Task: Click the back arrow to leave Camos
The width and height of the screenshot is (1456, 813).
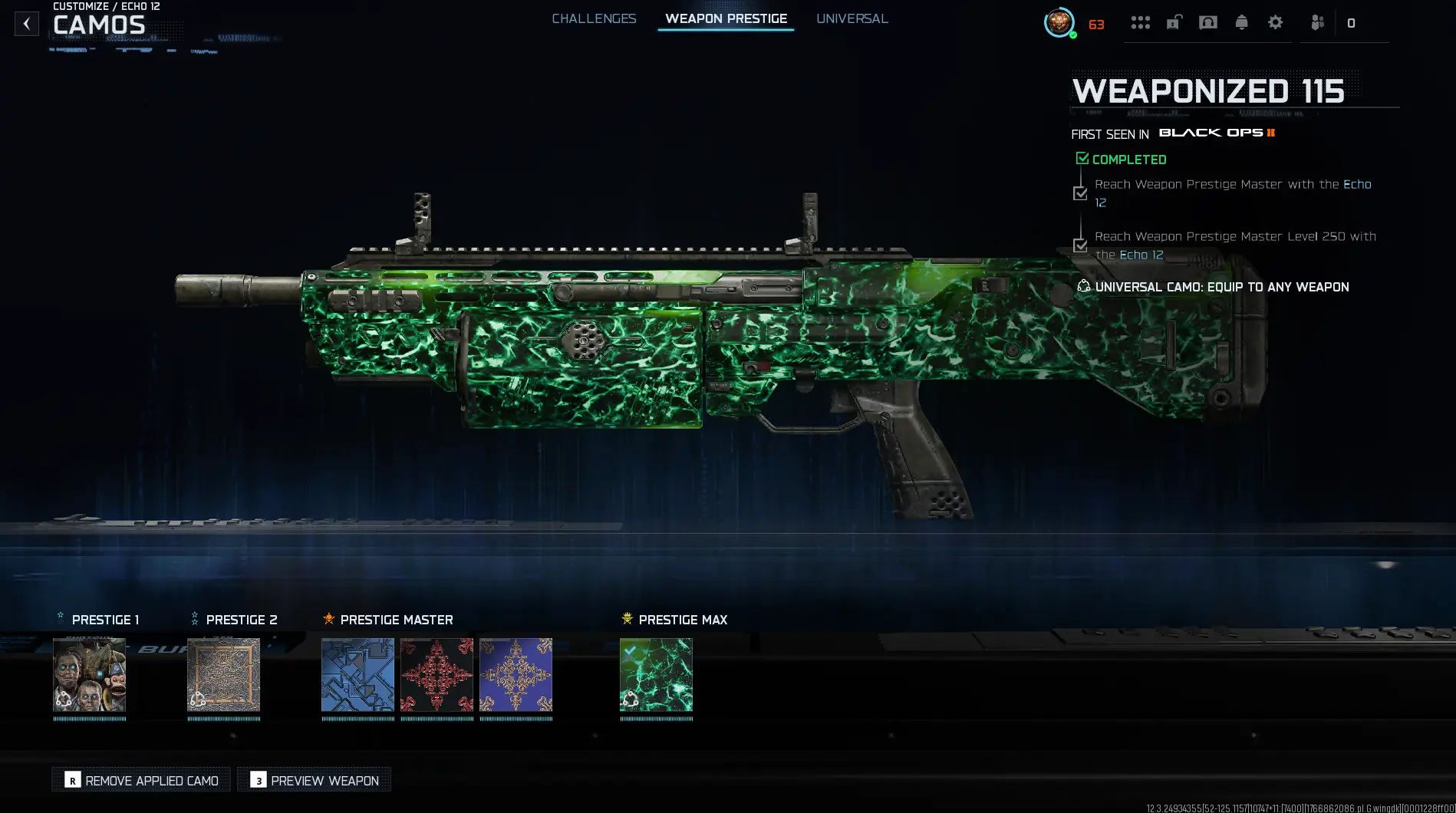Action: point(27,23)
